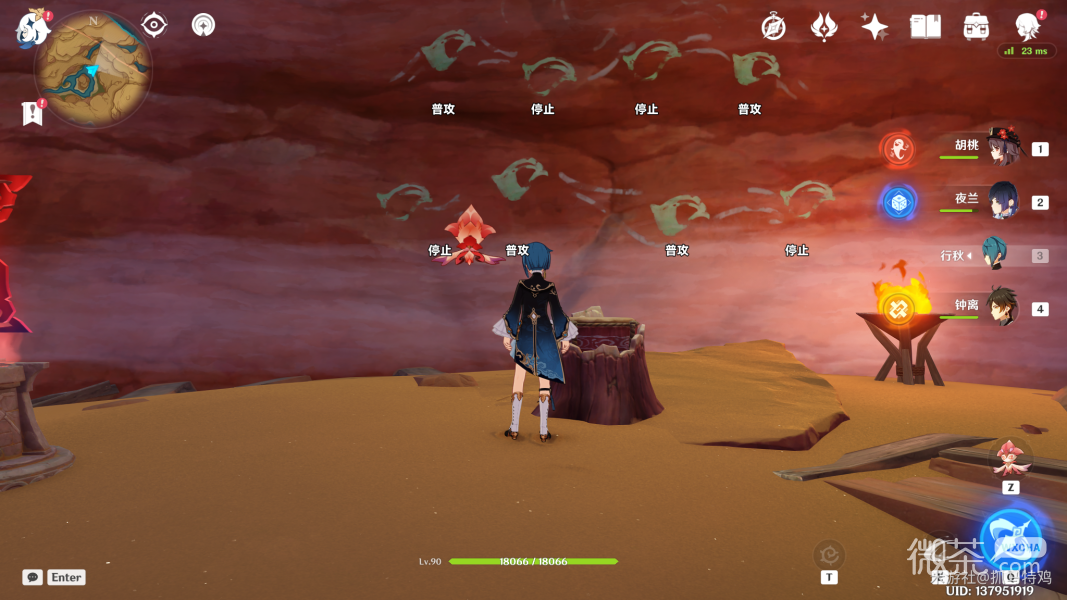Trigger the greyed swirl skill icon
This screenshot has width=1067, height=600.
tap(829, 553)
